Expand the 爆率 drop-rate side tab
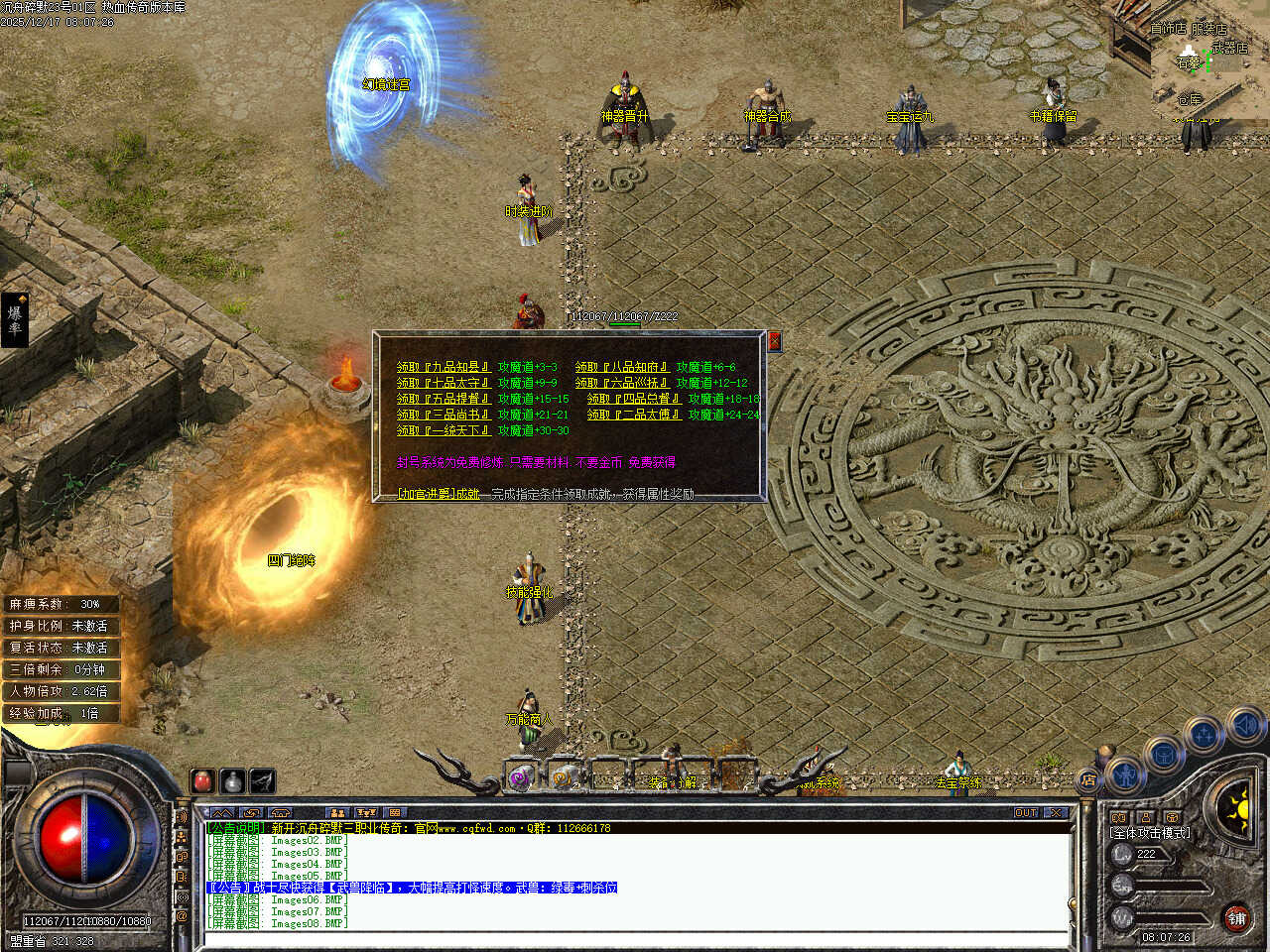Viewport: 1270px width, 952px height. click(x=15, y=319)
